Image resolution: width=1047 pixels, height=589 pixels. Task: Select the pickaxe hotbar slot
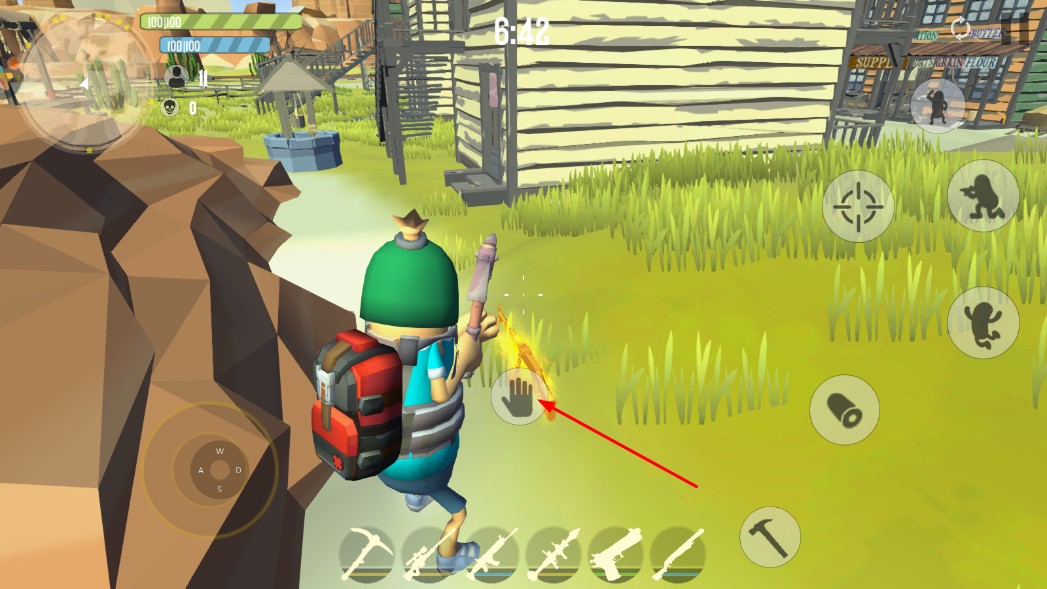[x=368, y=554]
